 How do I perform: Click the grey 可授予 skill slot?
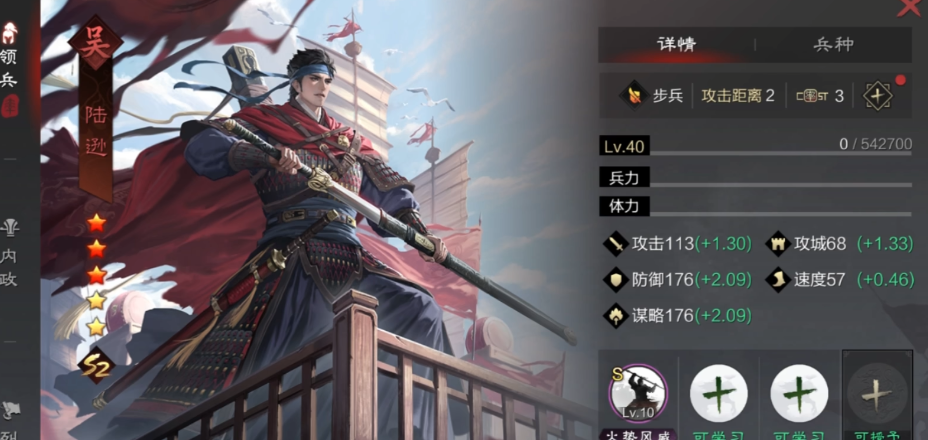click(876, 395)
